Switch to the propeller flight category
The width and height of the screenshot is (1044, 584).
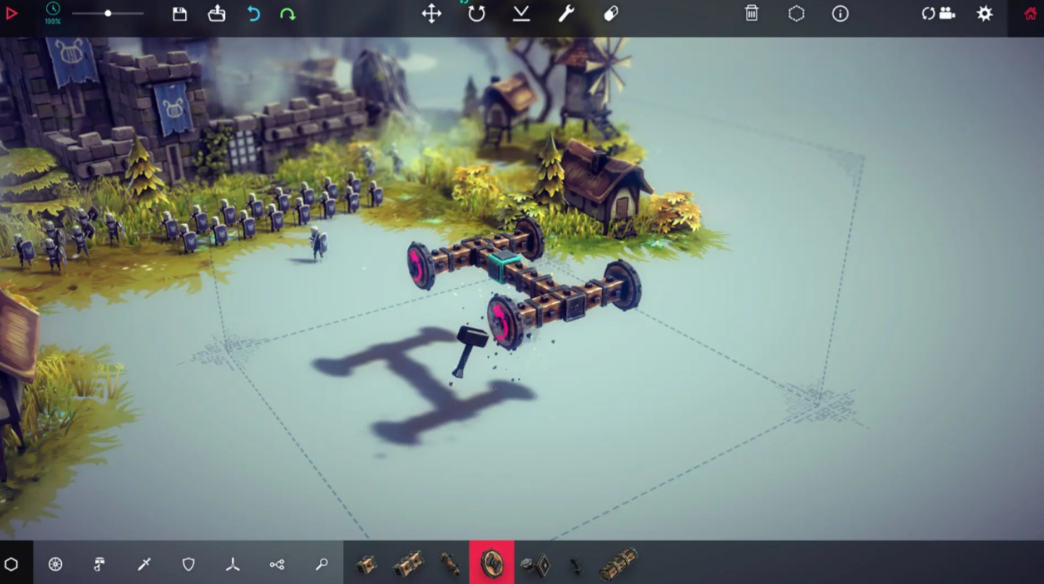click(233, 565)
